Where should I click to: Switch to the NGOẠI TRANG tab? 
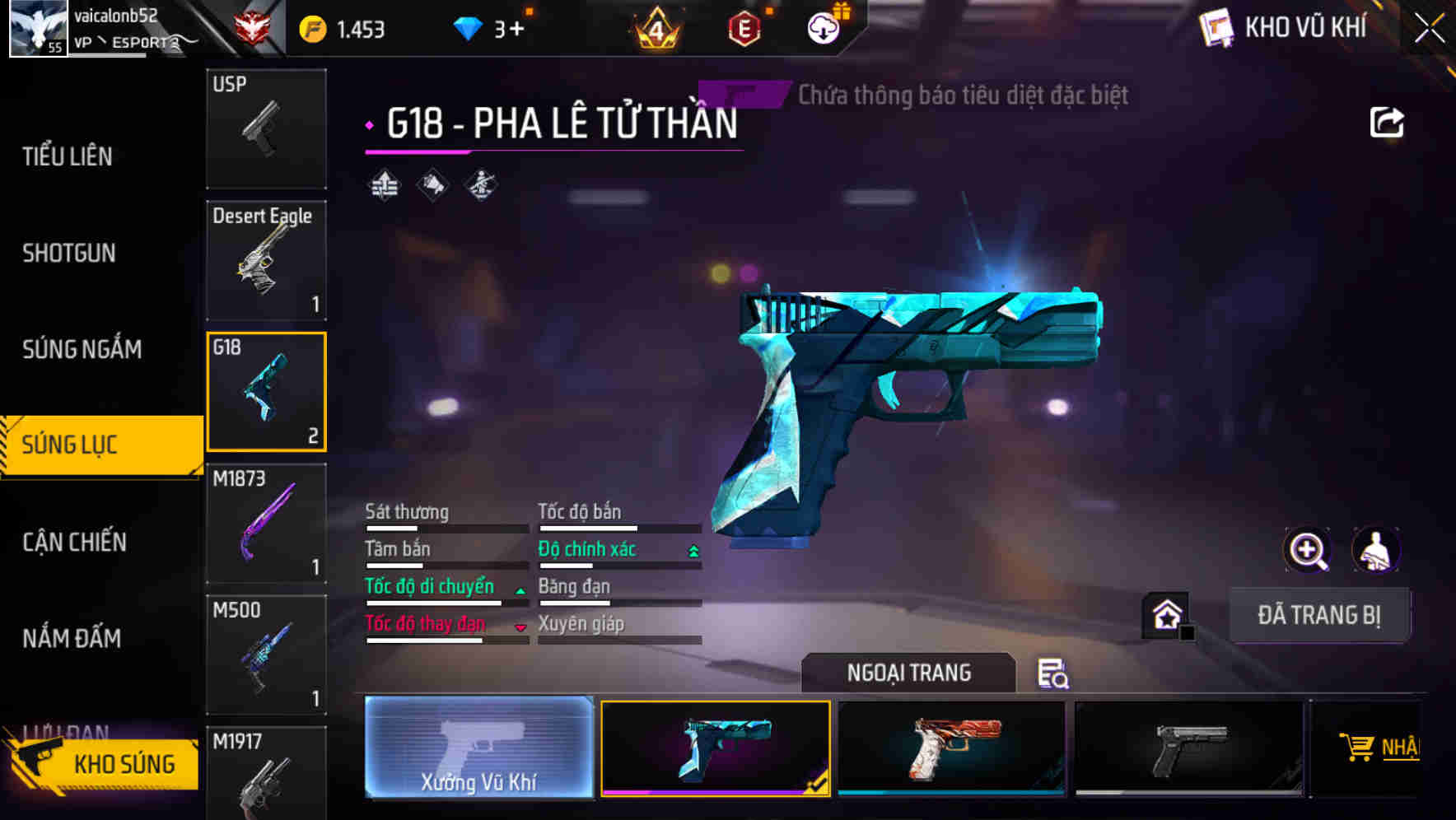[908, 673]
